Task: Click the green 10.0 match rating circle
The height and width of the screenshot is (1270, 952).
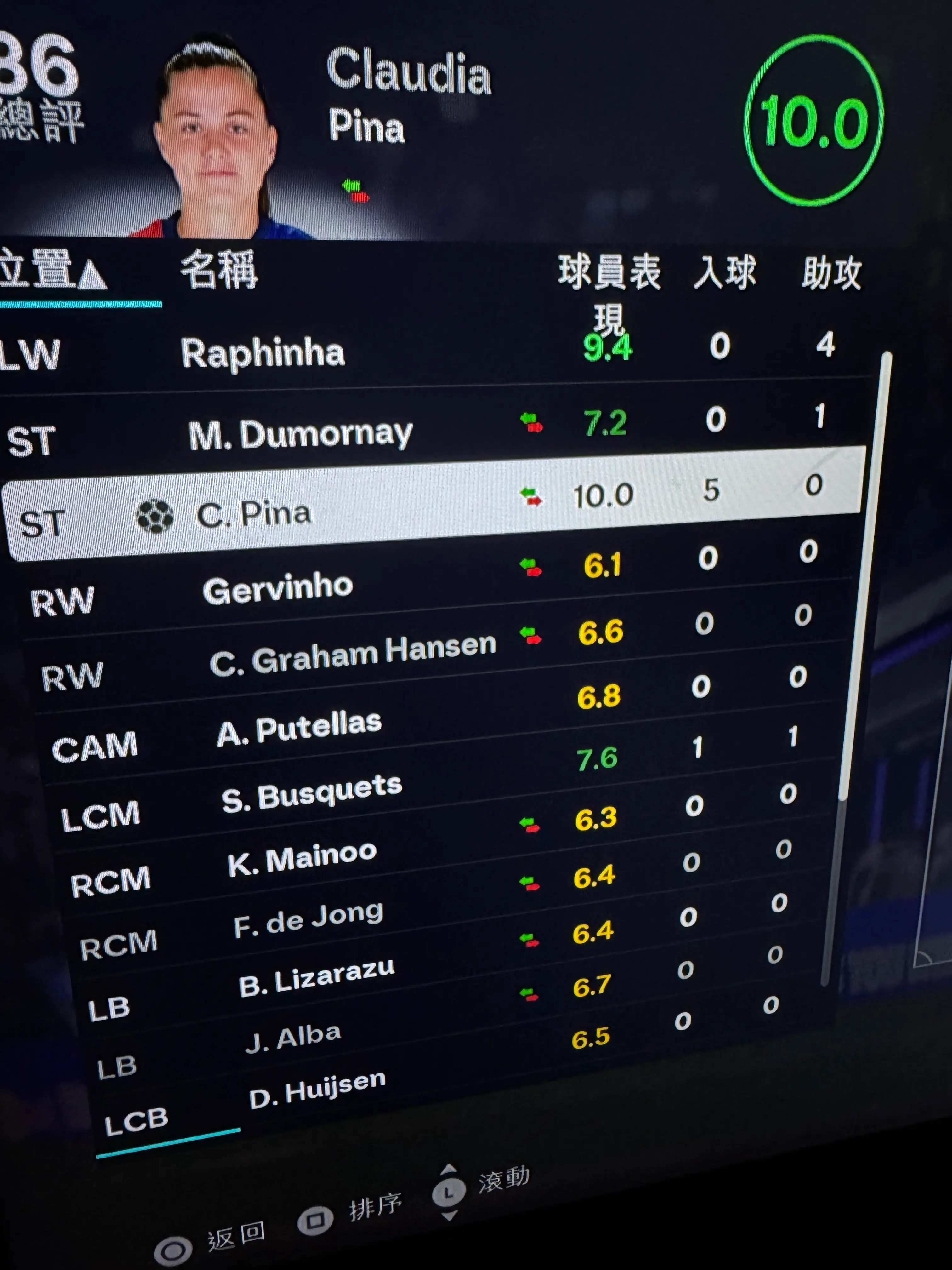Action: pos(815,121)
